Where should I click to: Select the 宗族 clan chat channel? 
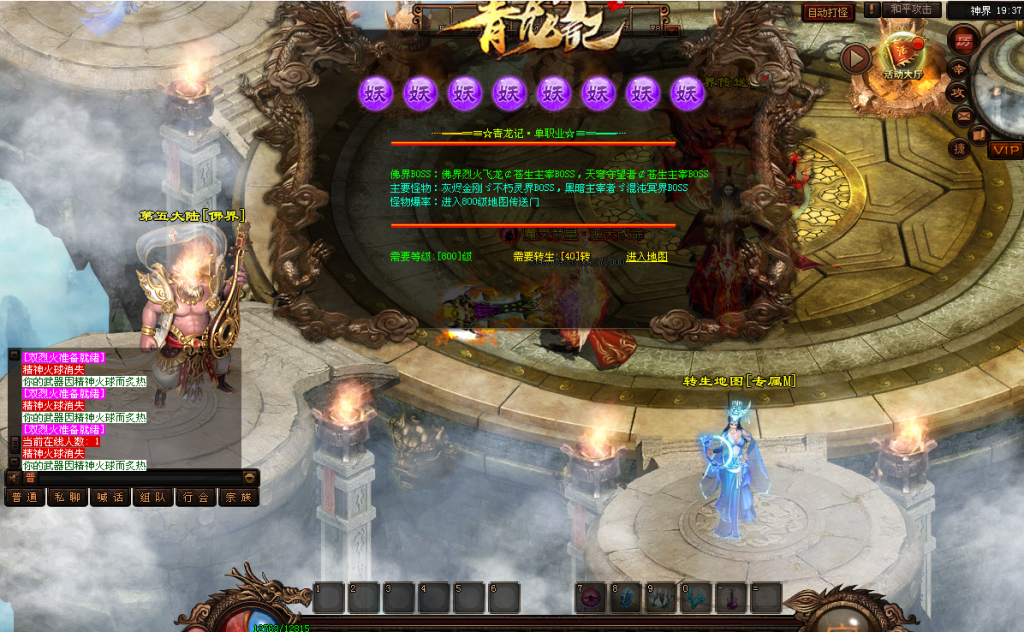coord(238,497)
